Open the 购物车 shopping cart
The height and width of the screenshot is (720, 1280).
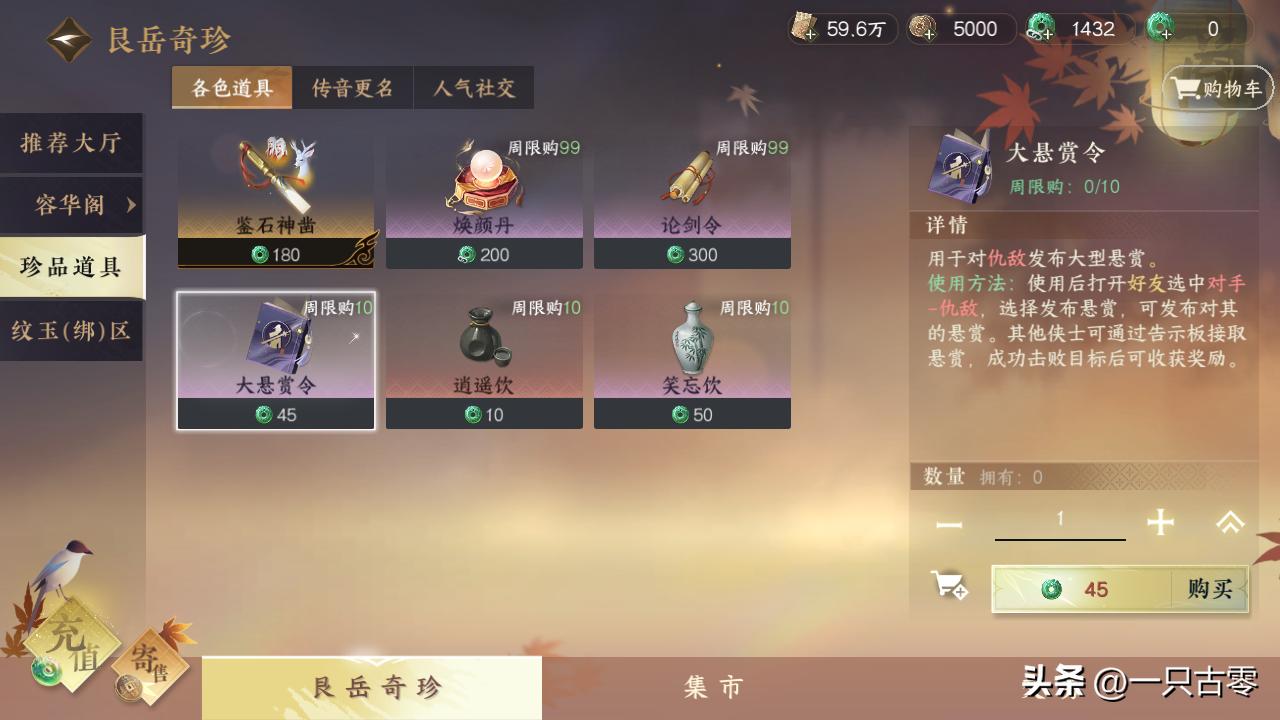pyautogui.click(x=1216, y=88)
